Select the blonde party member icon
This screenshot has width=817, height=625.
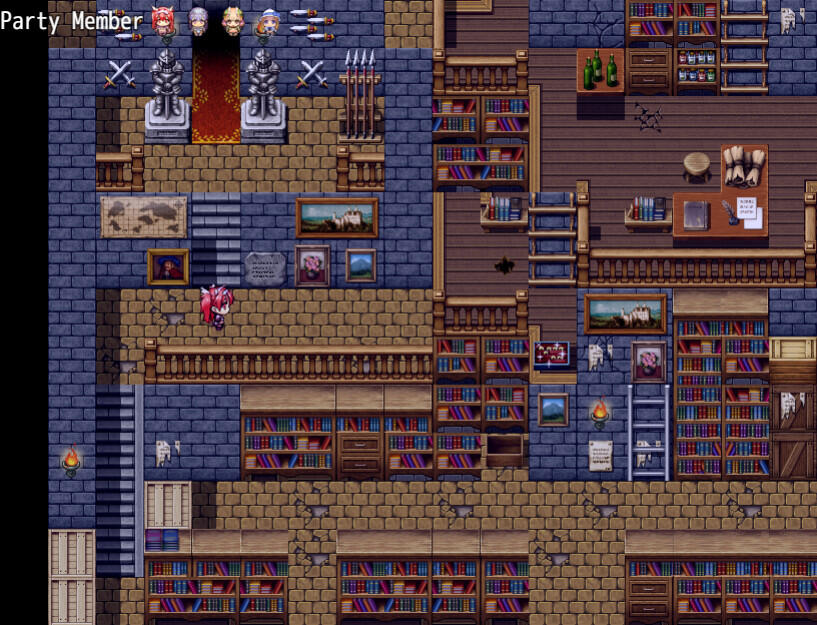click(233, 19)
